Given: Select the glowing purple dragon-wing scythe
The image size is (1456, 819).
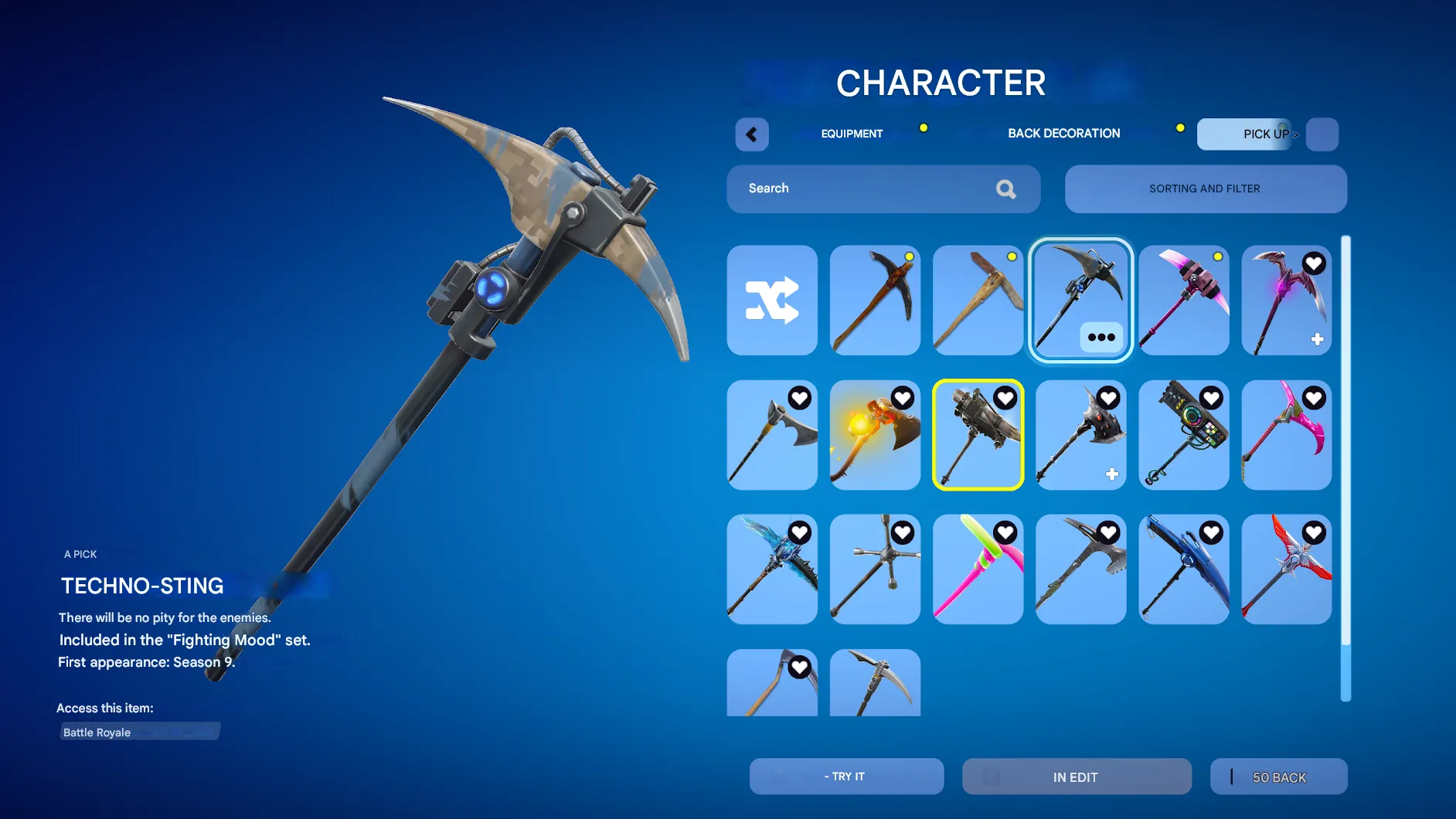Looking at the screenshot, I should (1286, 301).
